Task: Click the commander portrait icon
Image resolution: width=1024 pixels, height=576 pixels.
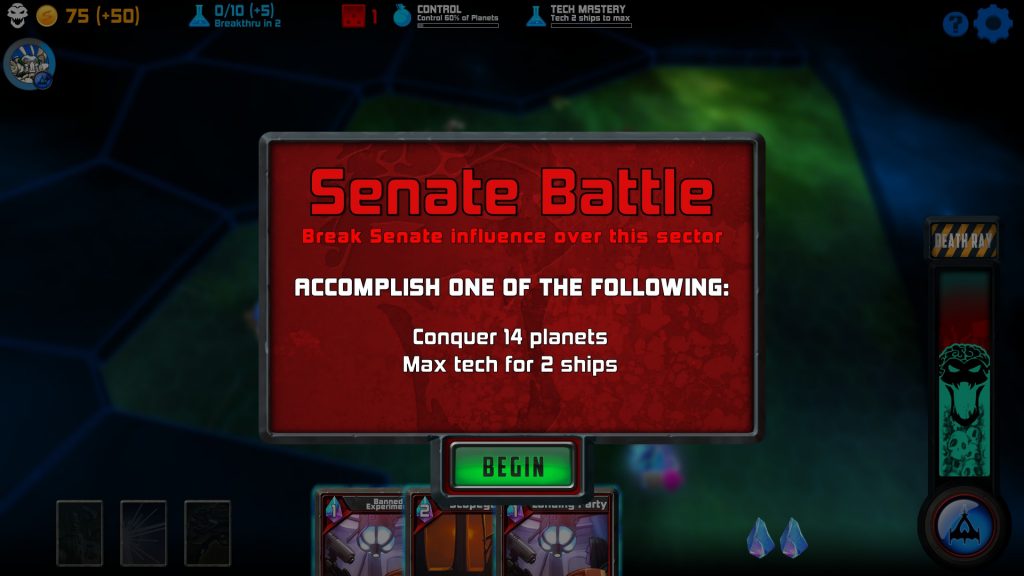Action: click(29, 65)
